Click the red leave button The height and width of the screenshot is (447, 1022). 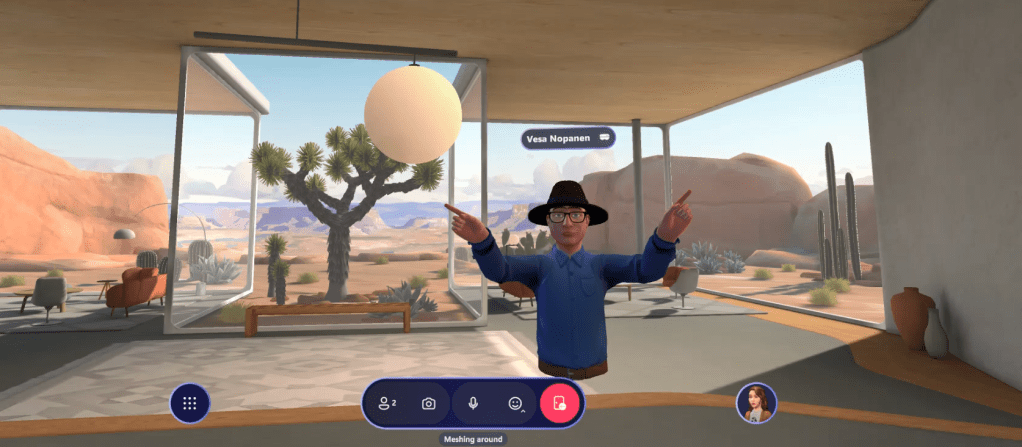560,403
